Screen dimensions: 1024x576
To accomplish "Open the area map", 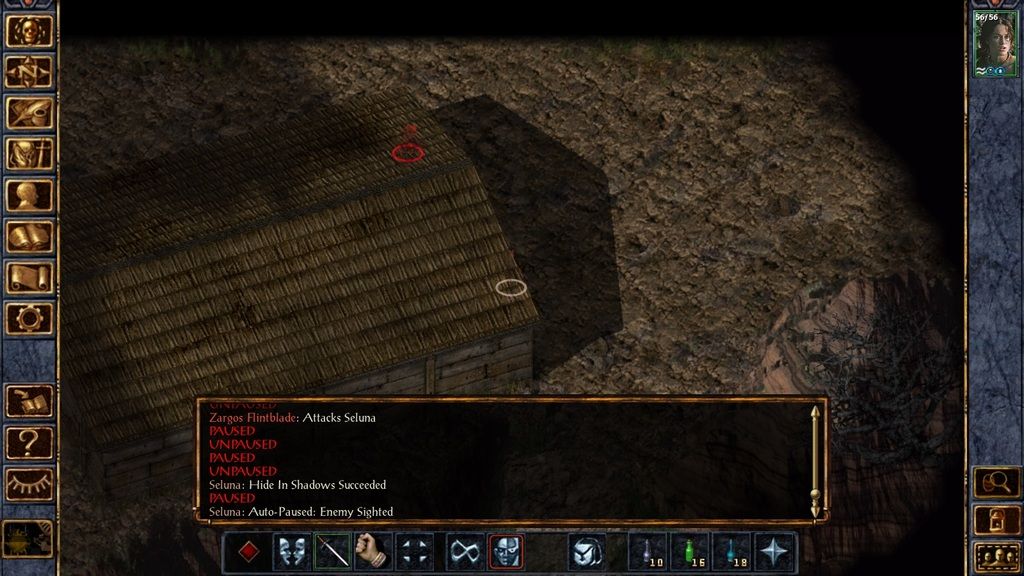I will (x=29, y=72).
